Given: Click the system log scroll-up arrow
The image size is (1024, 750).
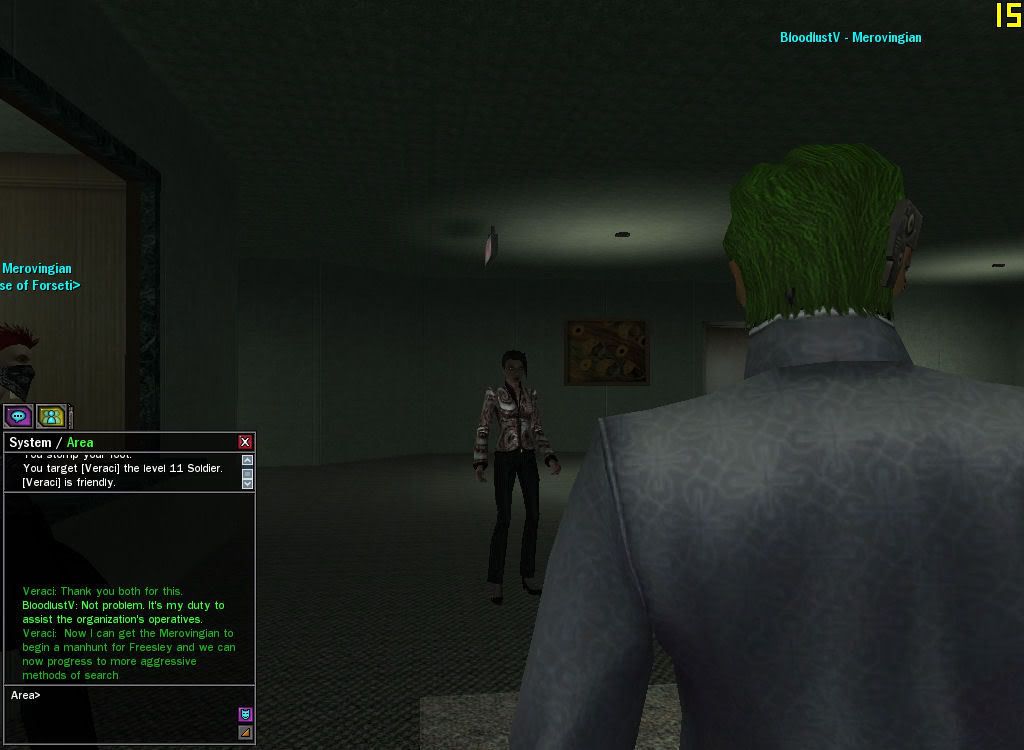Looking at the screenshot, I should (247, 461).
